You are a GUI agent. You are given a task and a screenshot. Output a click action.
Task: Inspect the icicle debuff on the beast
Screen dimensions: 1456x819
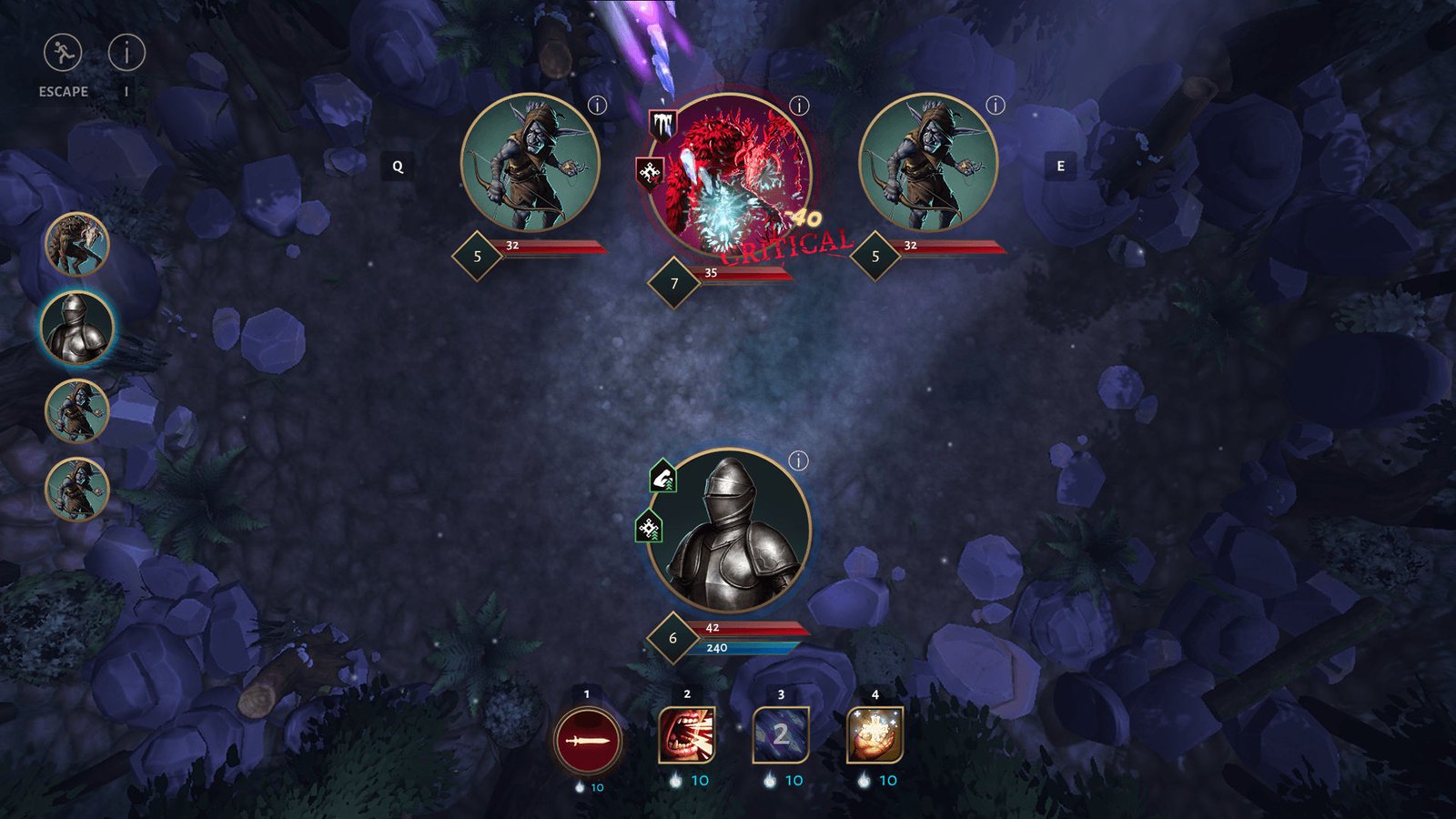coord(662,124)
